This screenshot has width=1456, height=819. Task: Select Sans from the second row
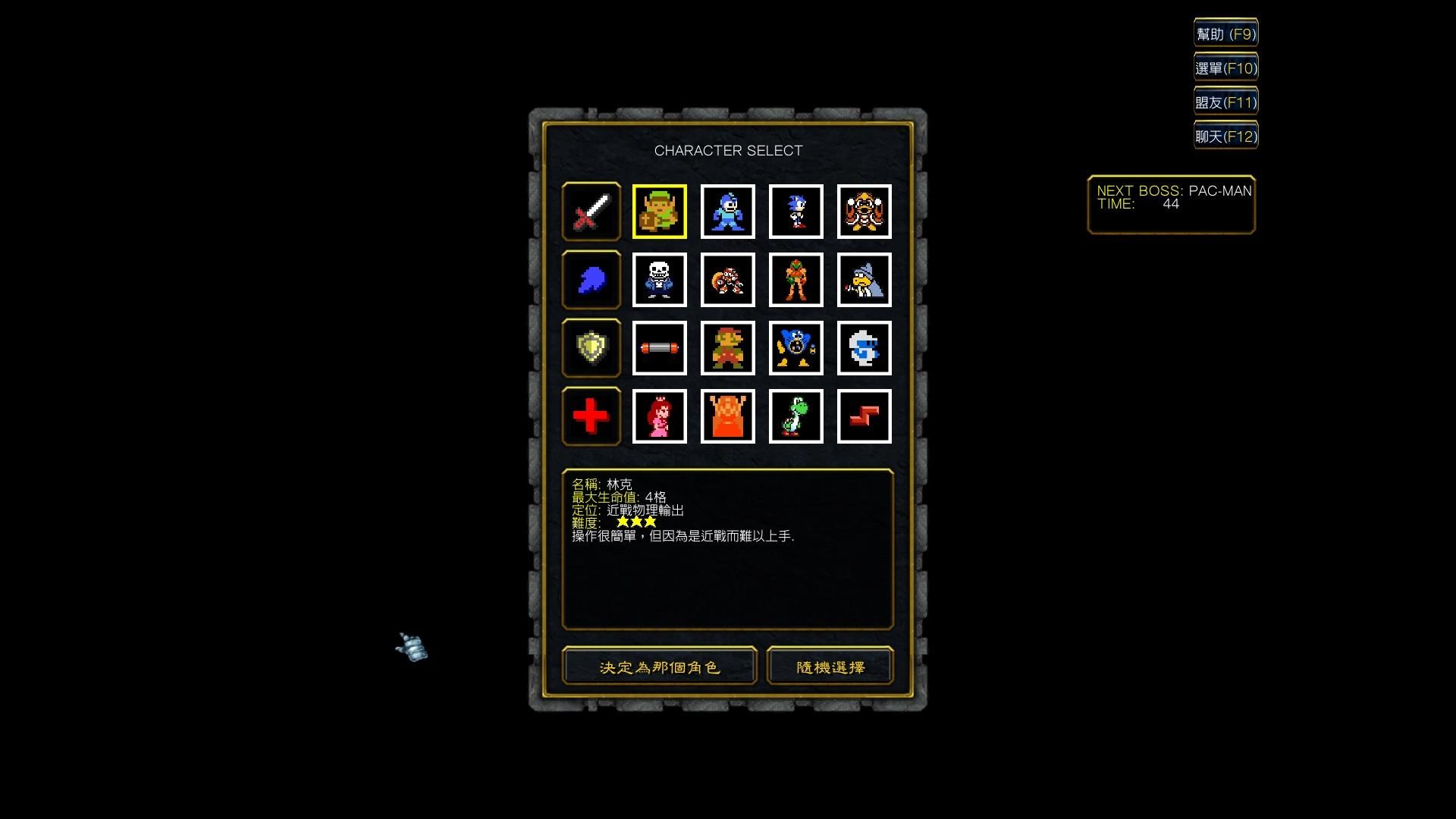tap(659, 280)
